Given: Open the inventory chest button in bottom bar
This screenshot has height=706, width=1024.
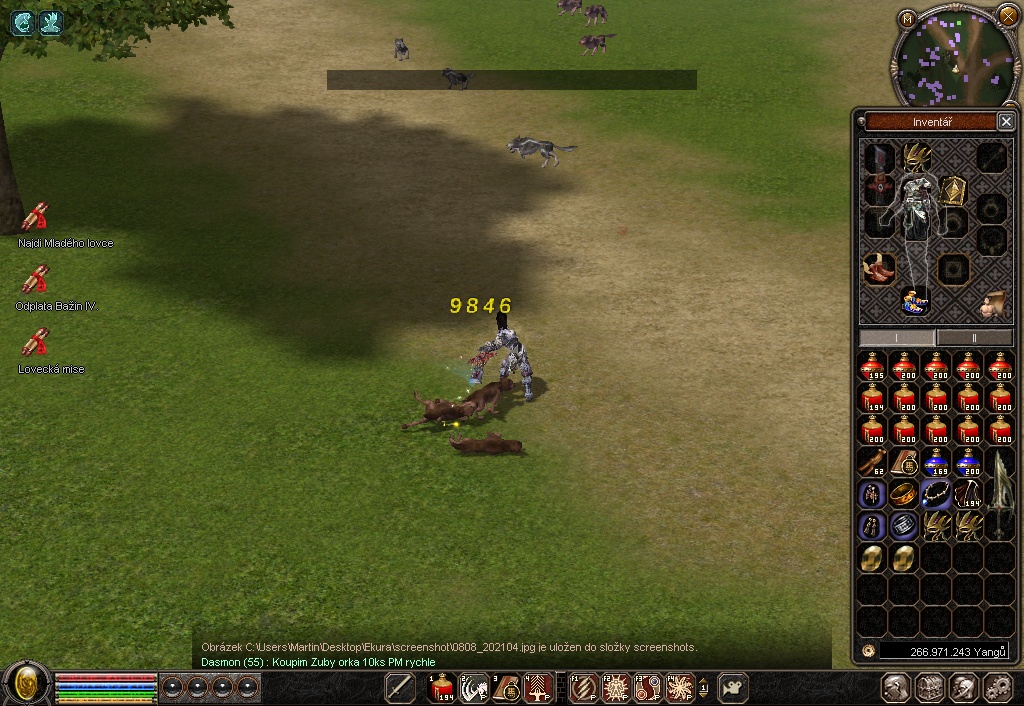Looking at the screenshot, I should pos(930,687).
